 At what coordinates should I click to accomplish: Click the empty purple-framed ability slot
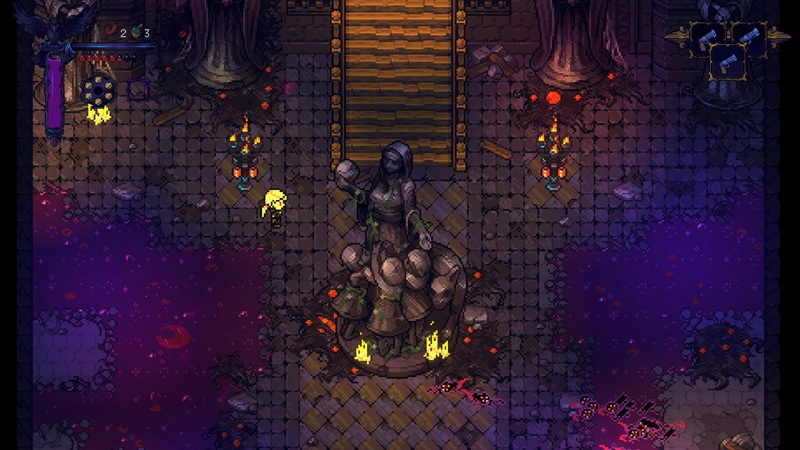point(138,90)
